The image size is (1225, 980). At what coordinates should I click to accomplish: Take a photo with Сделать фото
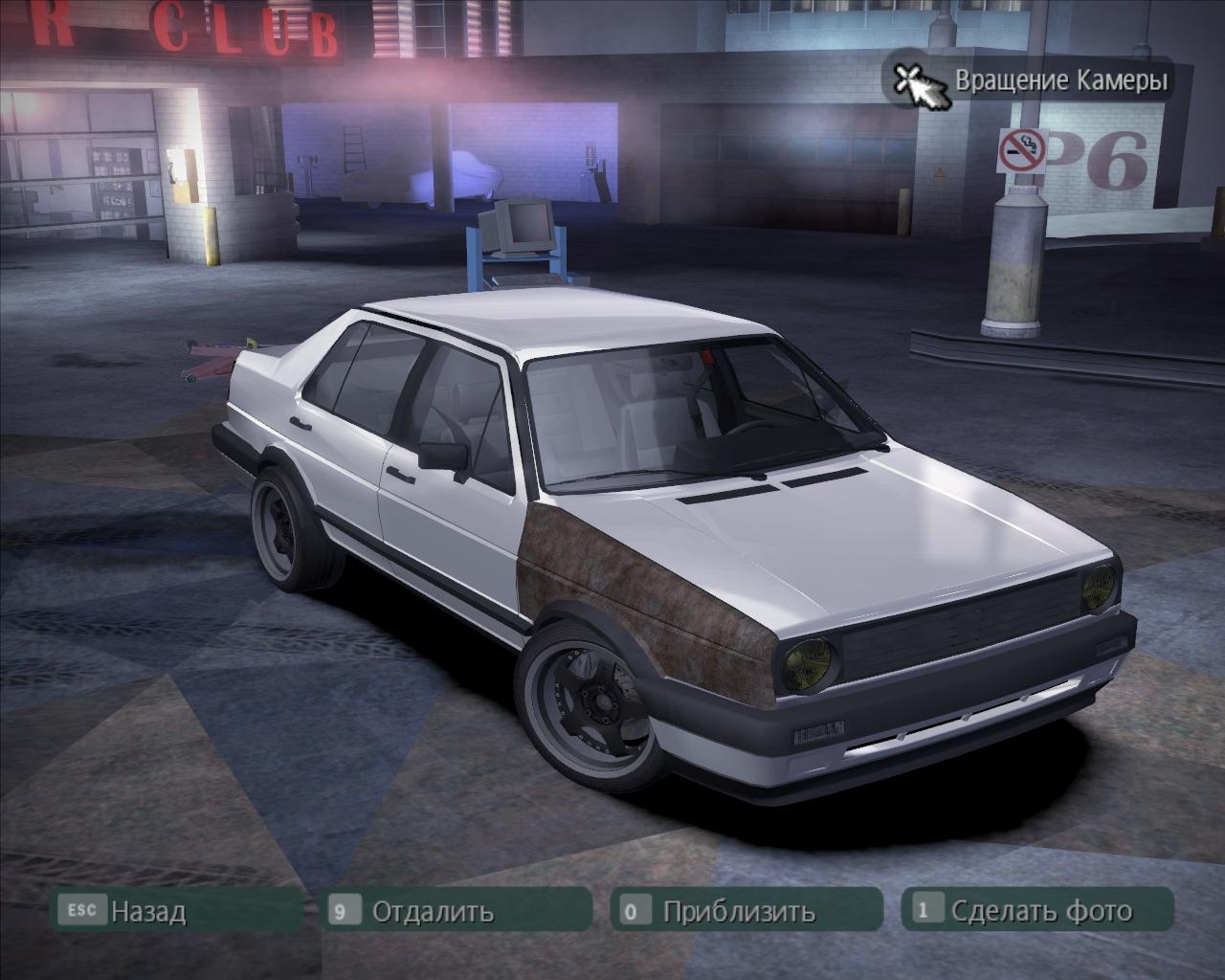point(1040,910)
